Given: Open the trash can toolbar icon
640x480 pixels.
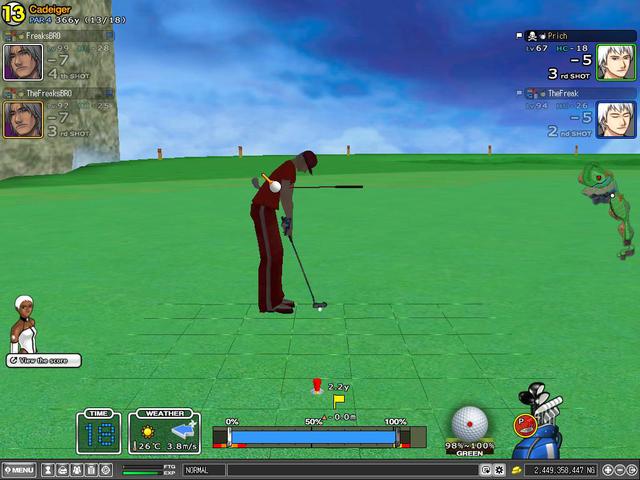Looking at the screenshot, I should (x=90, y=469).
